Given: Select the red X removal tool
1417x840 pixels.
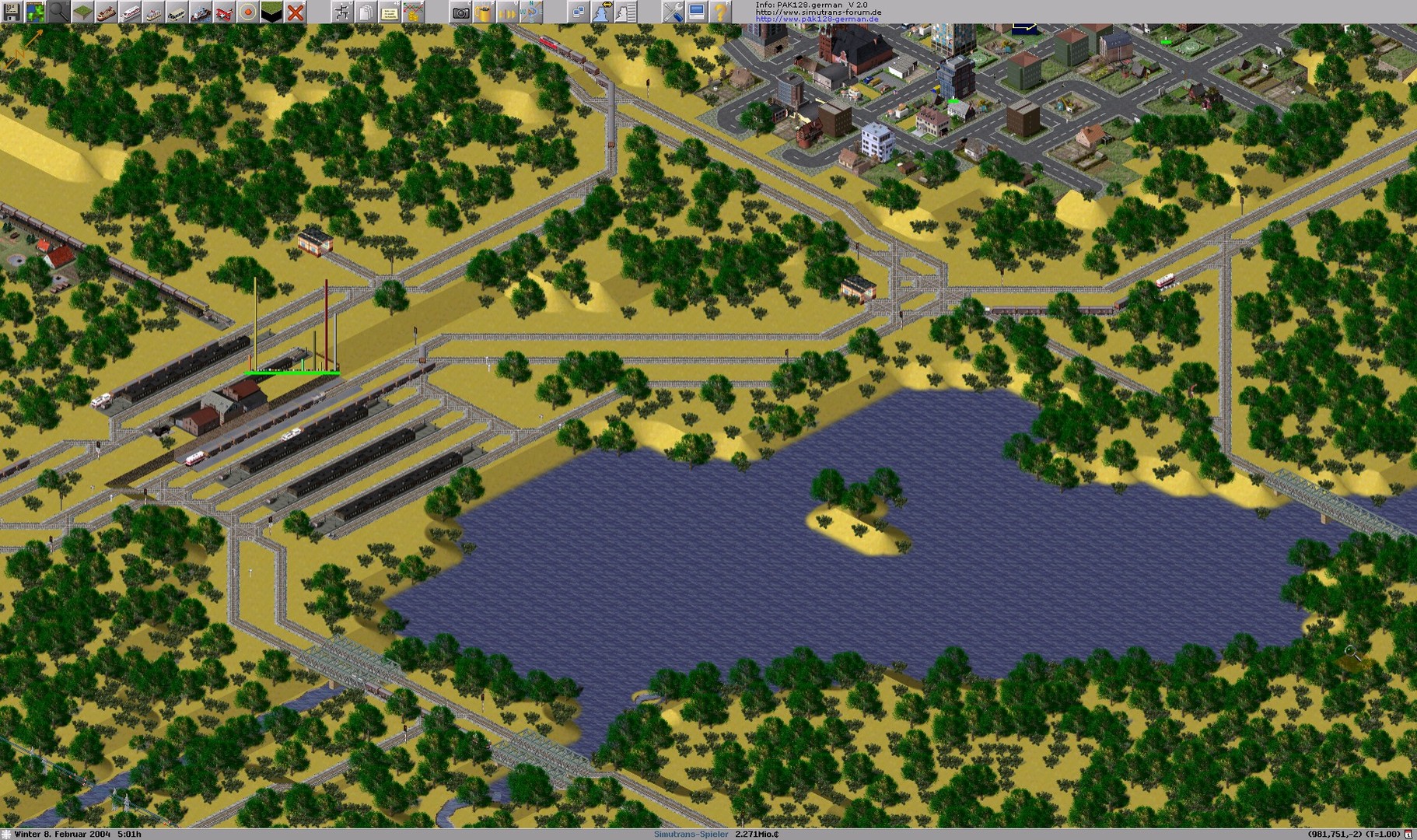Looking at the screenshot, I should point(294,12).
